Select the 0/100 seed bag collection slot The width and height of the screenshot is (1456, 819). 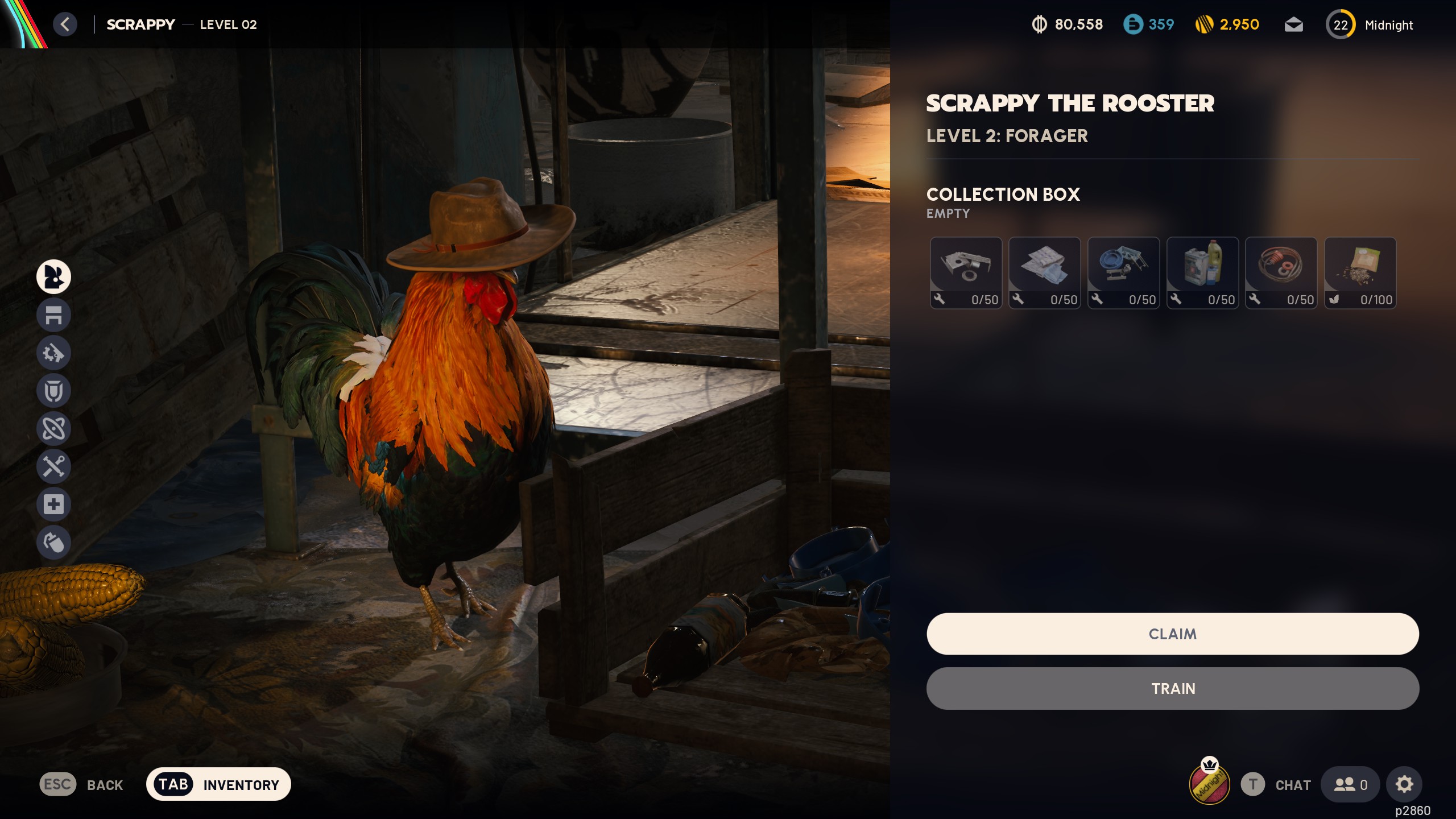pyautogui.click(x=1360, y=274)
